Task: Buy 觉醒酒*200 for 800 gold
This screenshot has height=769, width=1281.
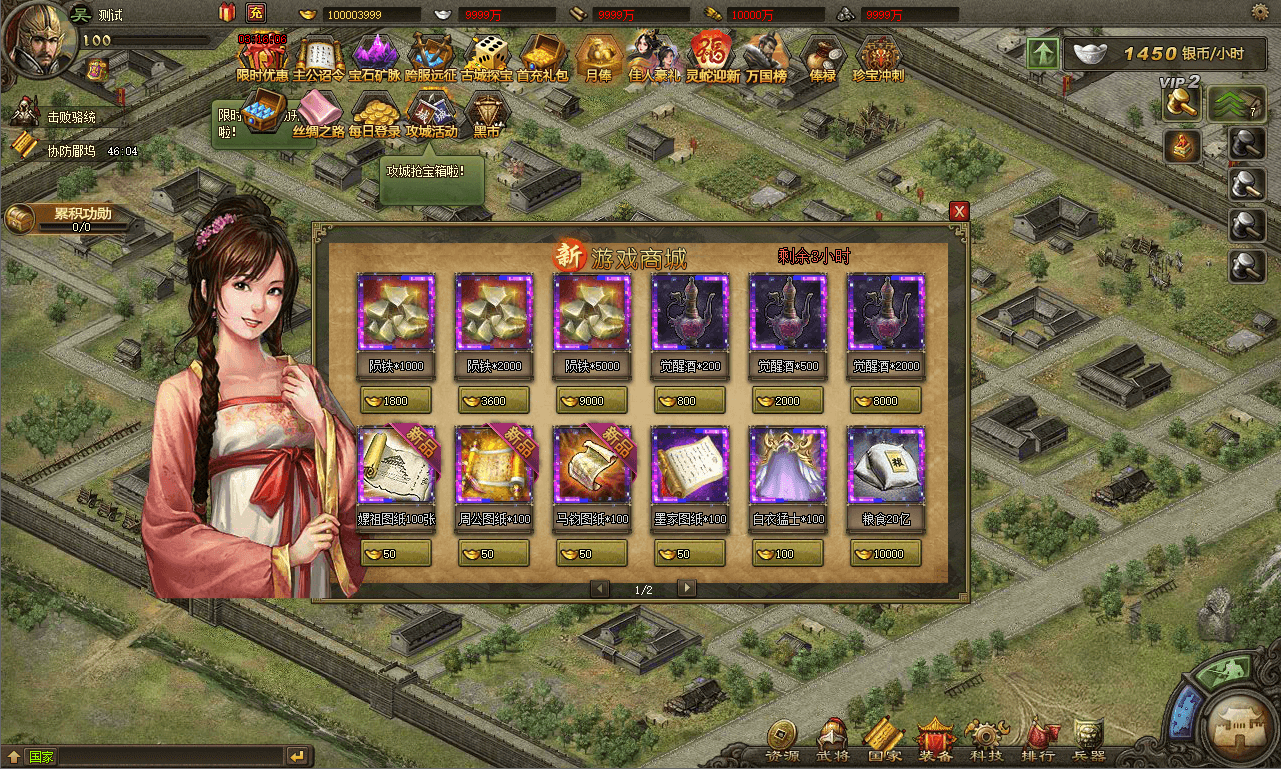Action: [690, 401]
